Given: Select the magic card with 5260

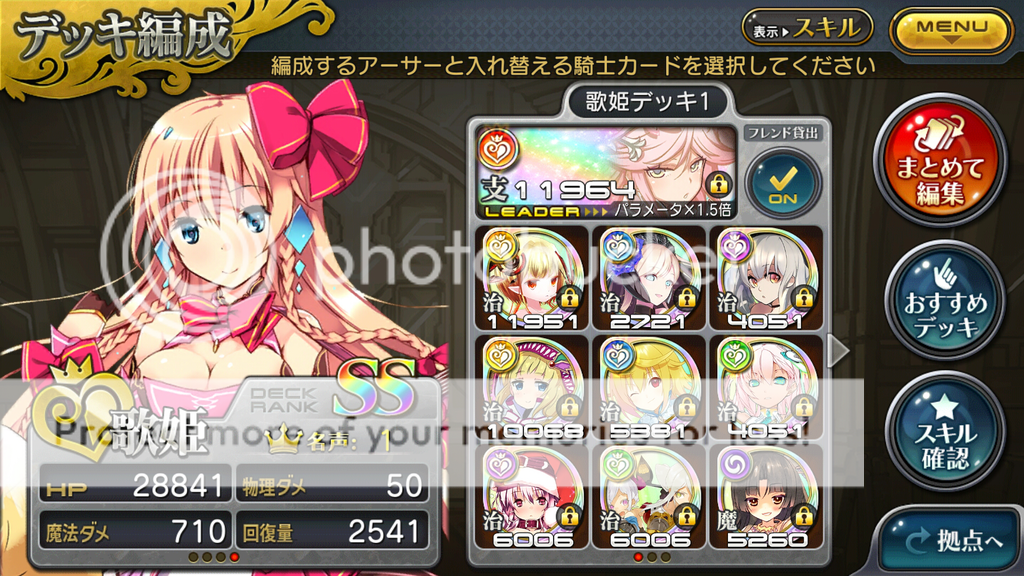Looking at the screenshot, I should (x=765, y=497).
